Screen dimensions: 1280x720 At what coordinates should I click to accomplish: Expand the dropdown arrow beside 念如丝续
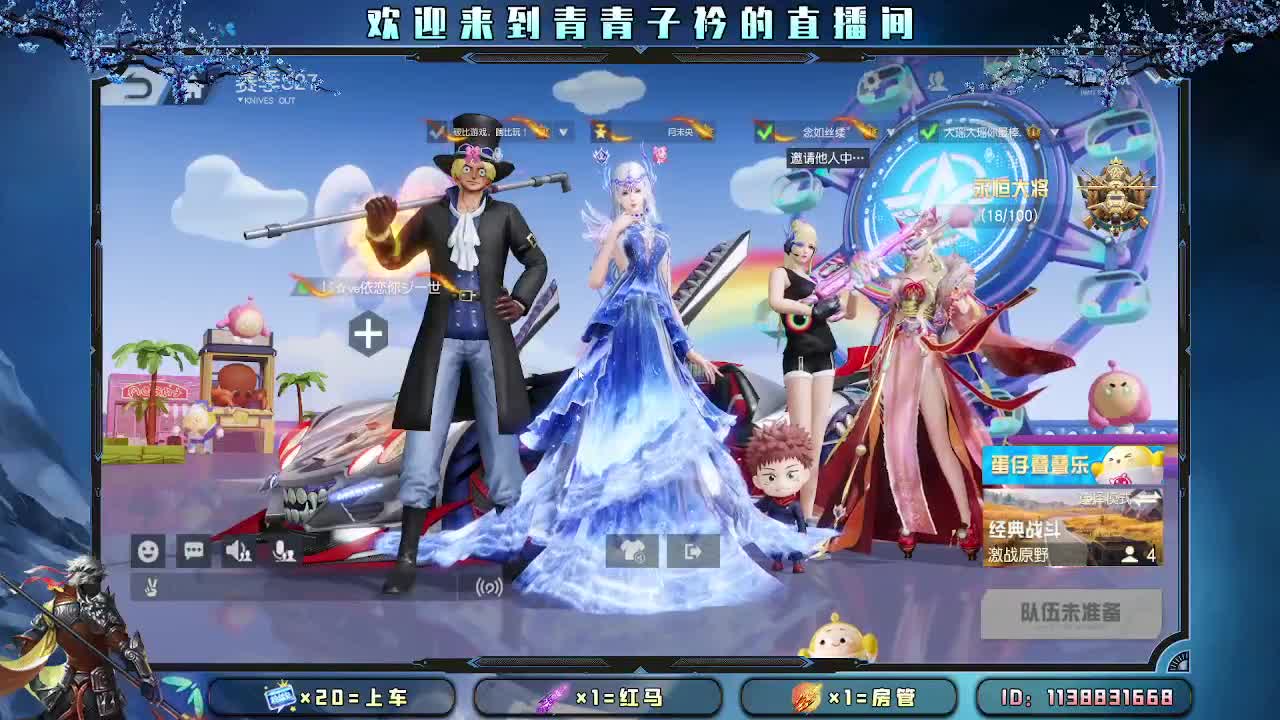tap(890, 131)
